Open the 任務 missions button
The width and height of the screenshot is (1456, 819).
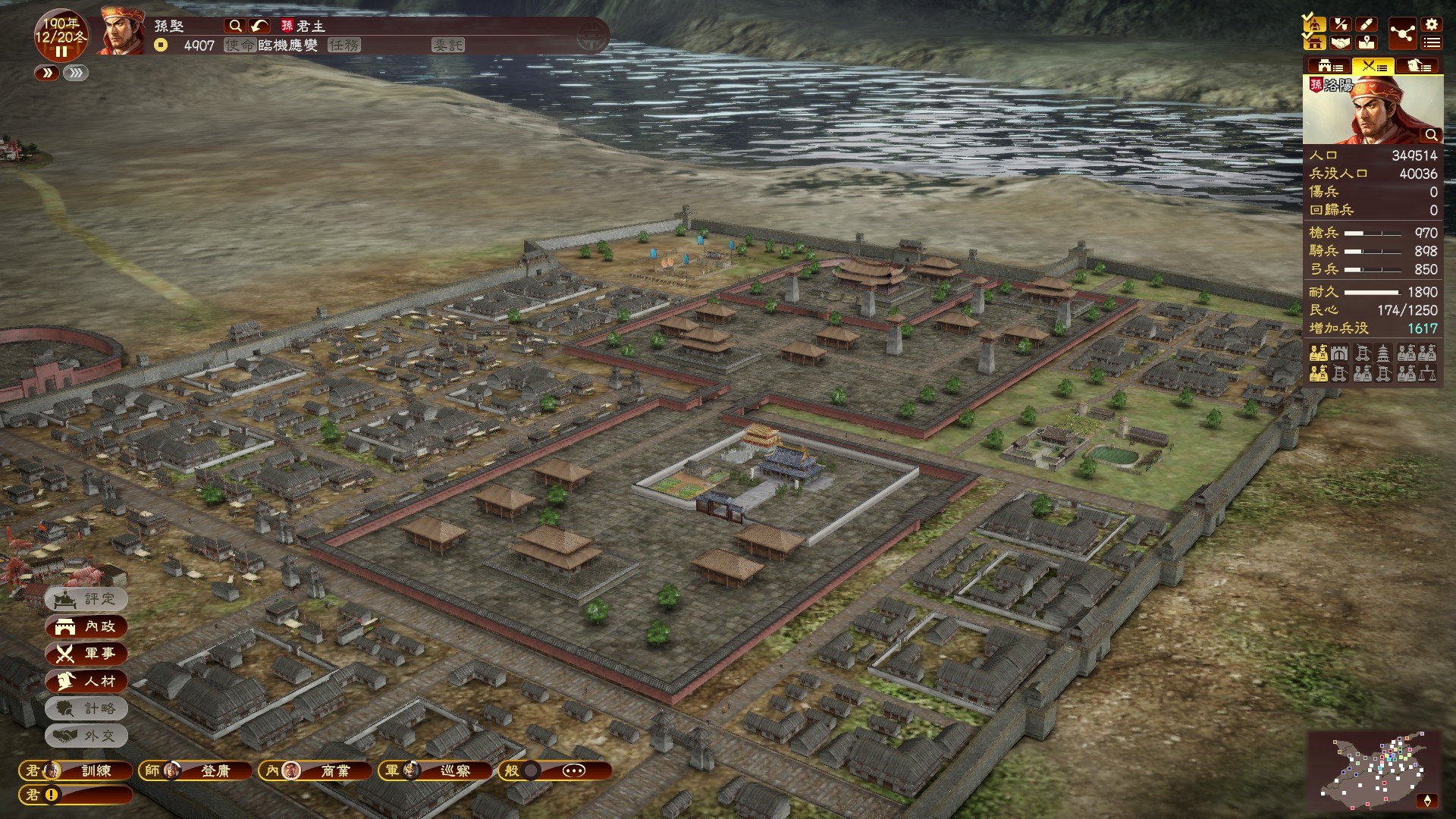pyautogui.click(x=344, y=45)
